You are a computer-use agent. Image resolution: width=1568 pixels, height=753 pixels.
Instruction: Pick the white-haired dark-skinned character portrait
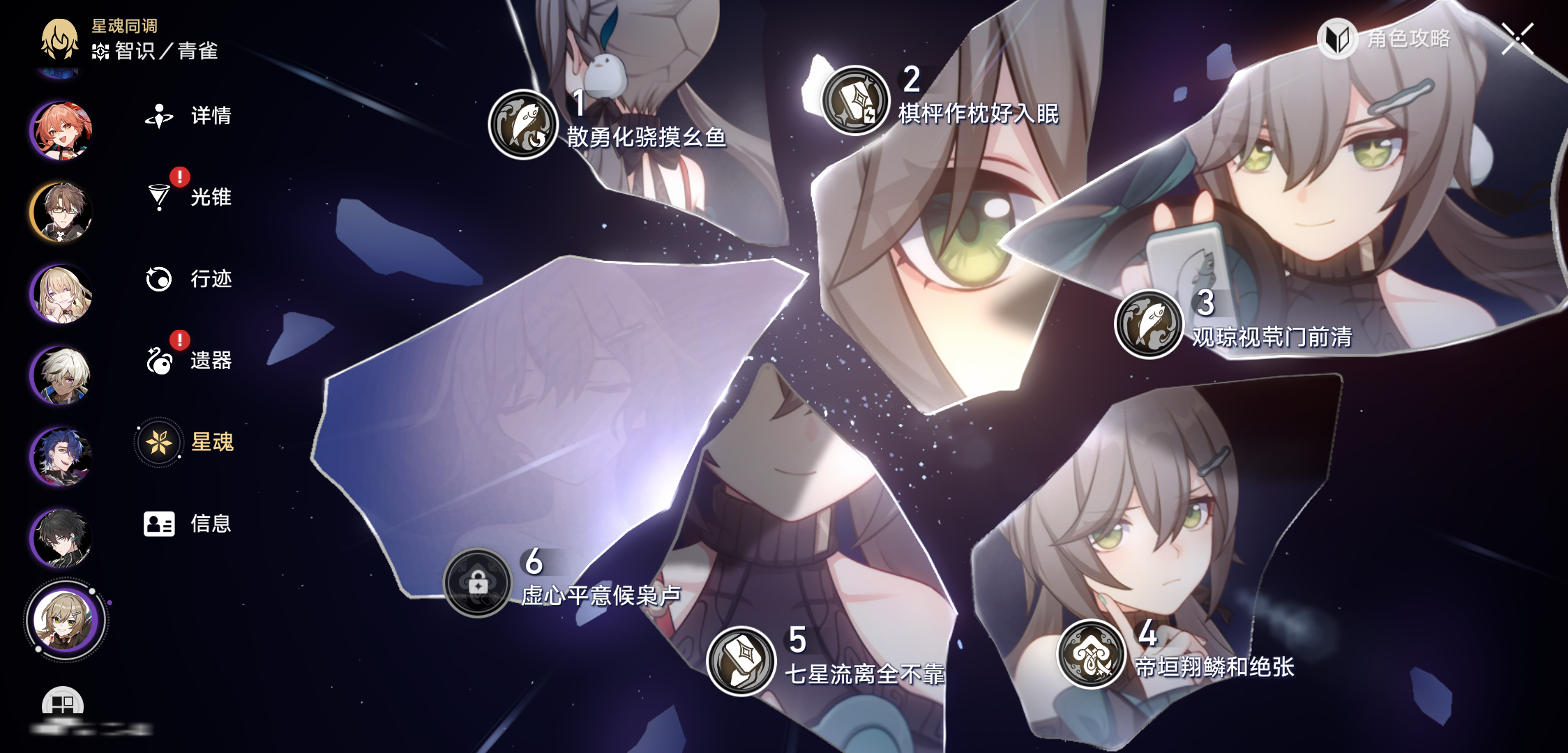61,375
